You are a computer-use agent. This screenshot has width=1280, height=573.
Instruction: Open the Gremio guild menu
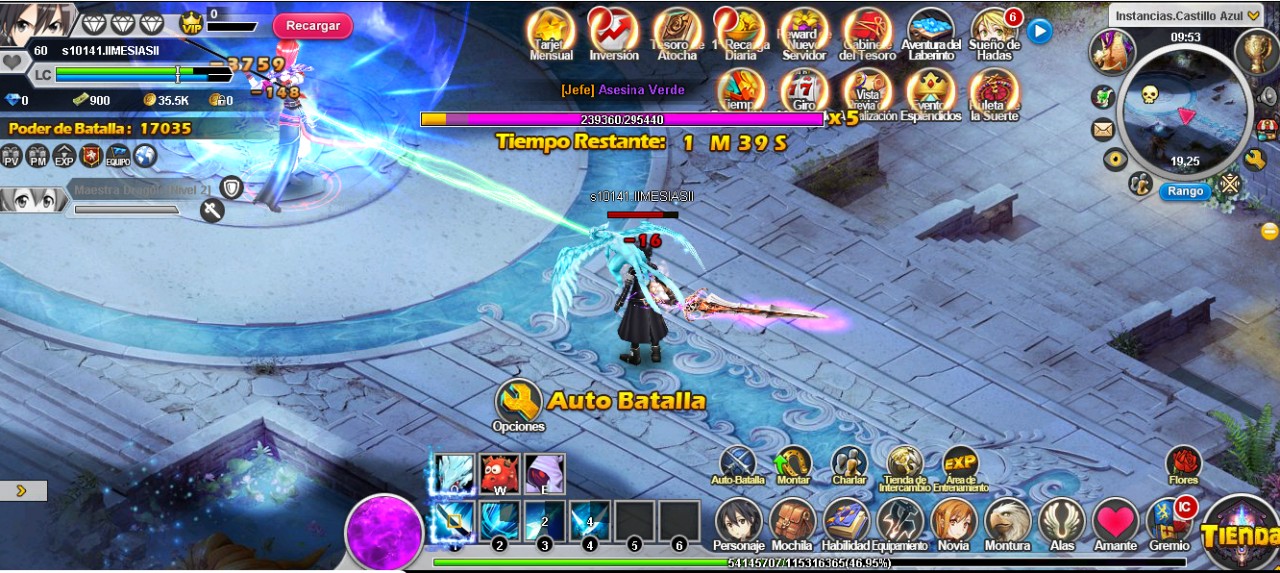click(1169, 522)
